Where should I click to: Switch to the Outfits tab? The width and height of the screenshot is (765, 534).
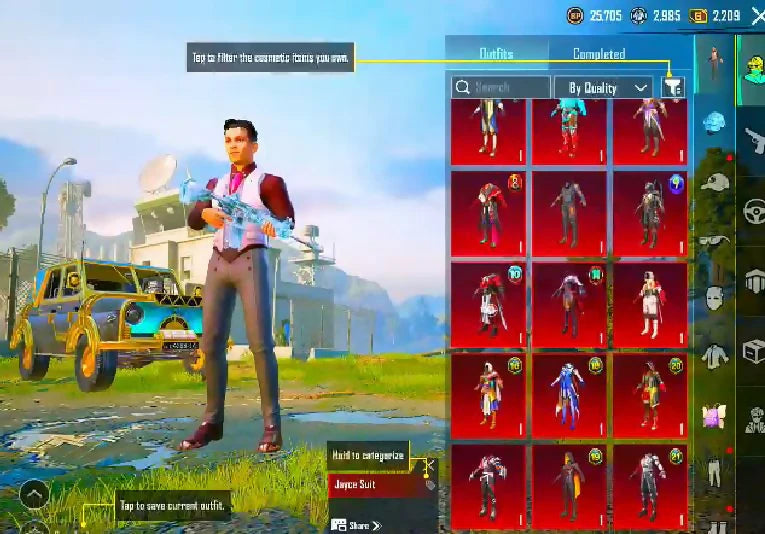pos(496,54)
